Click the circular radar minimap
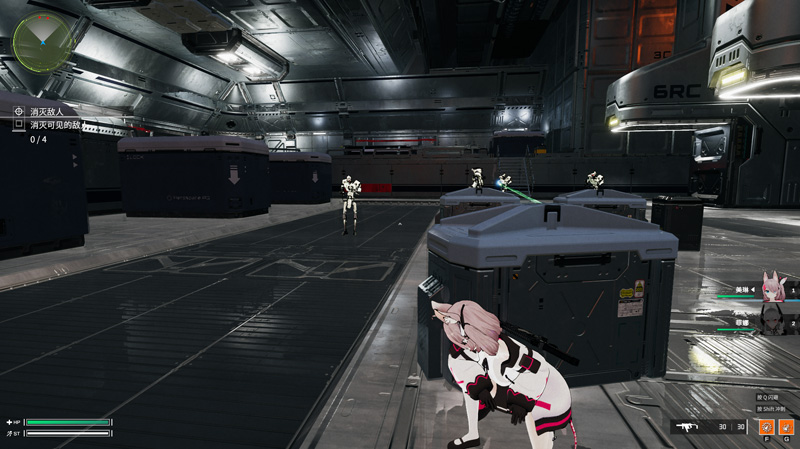 (x=43, y=41)
